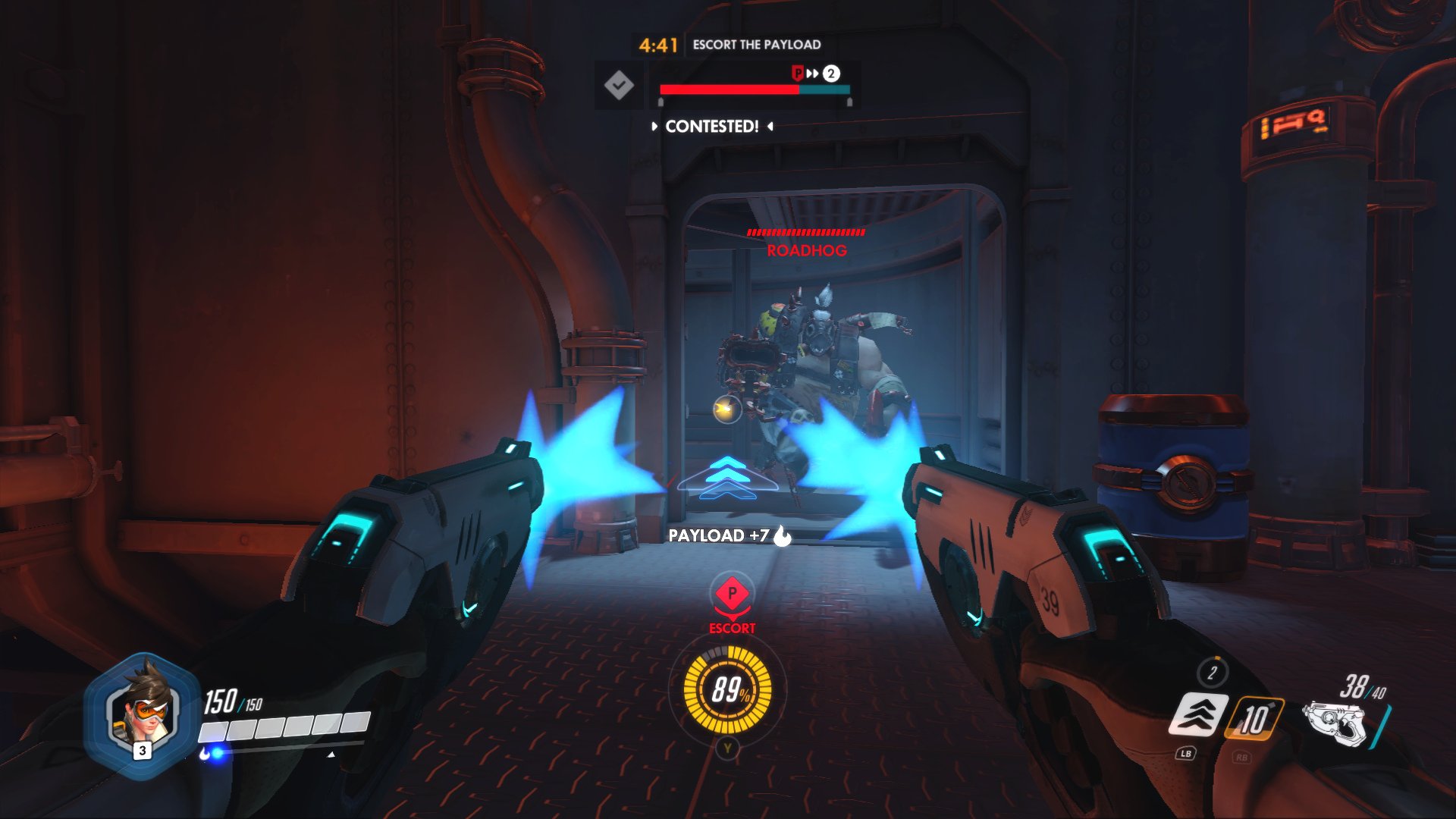The height and width of the screenshot is (819, 1456).
Task: Expand the double-chevron arrows on payload tracker
Action: click(813, 73)
